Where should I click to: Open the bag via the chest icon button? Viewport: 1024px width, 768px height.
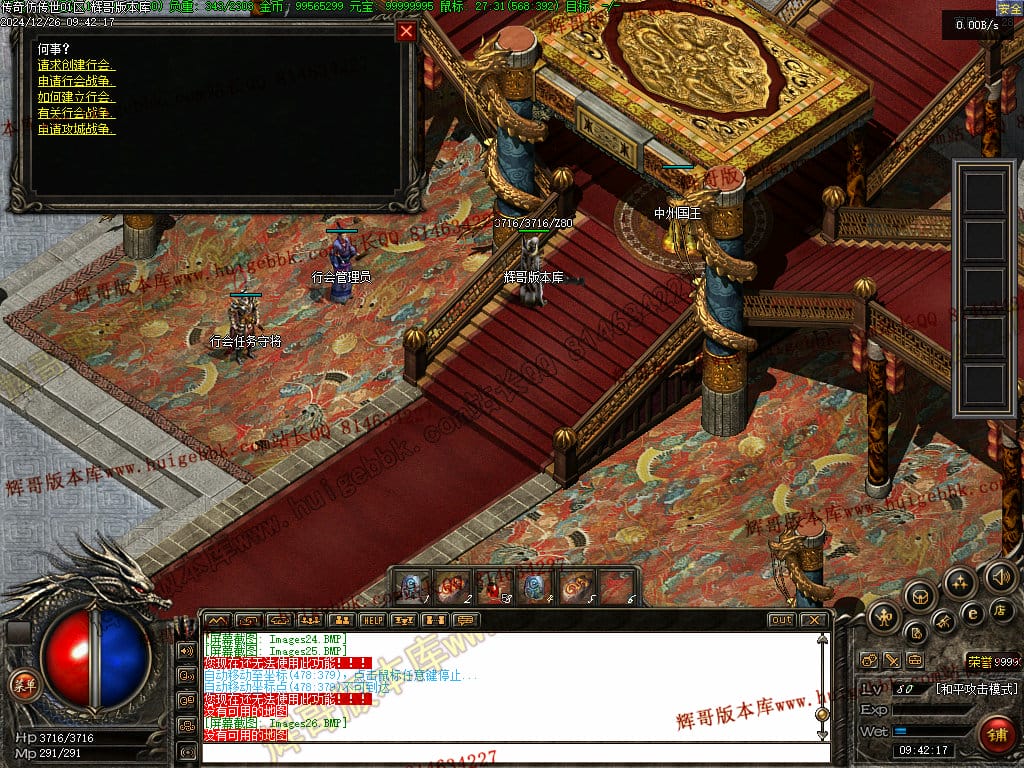pos(920,596)
